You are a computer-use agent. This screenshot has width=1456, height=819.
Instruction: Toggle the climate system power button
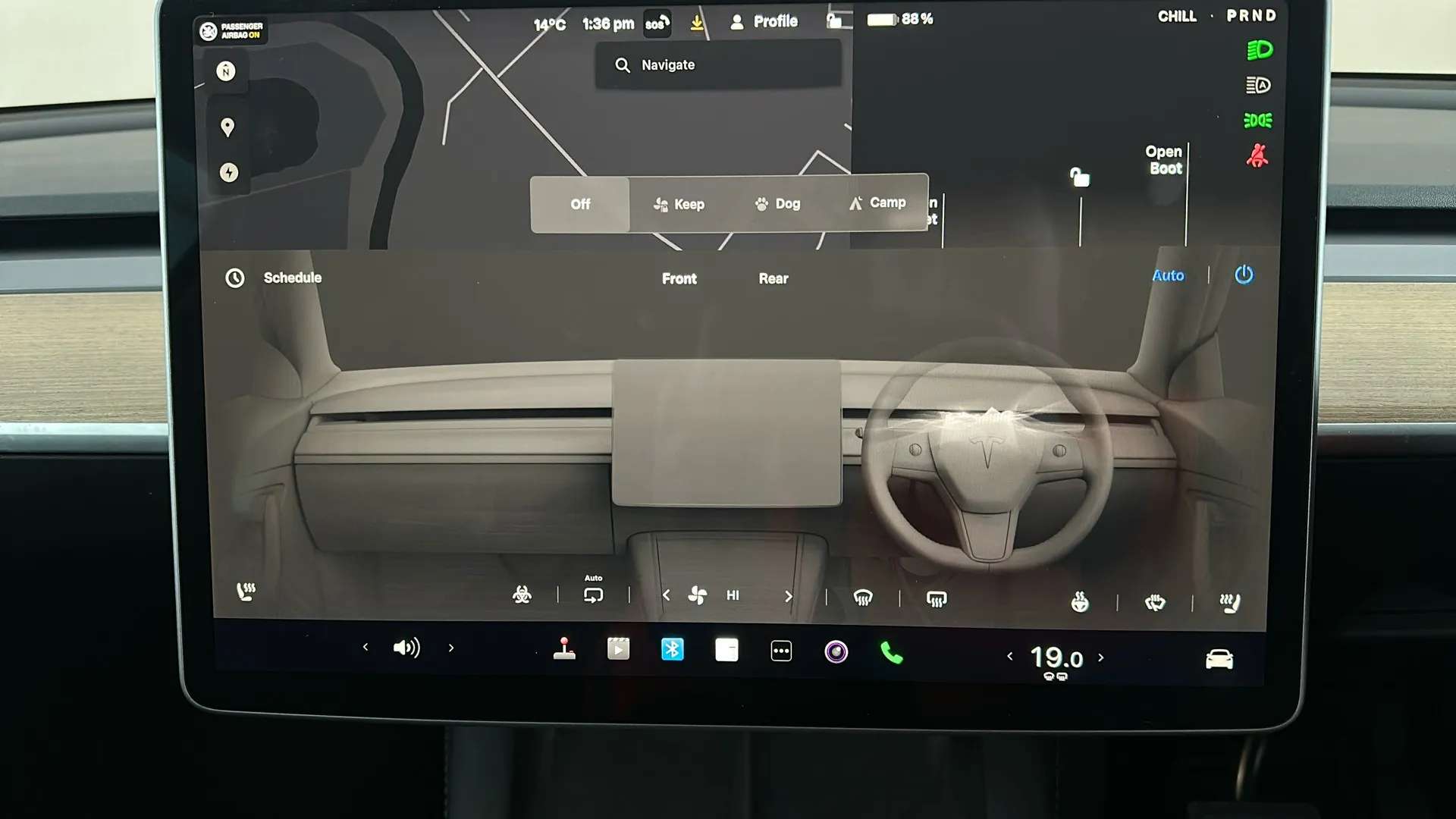(1244, 275)
